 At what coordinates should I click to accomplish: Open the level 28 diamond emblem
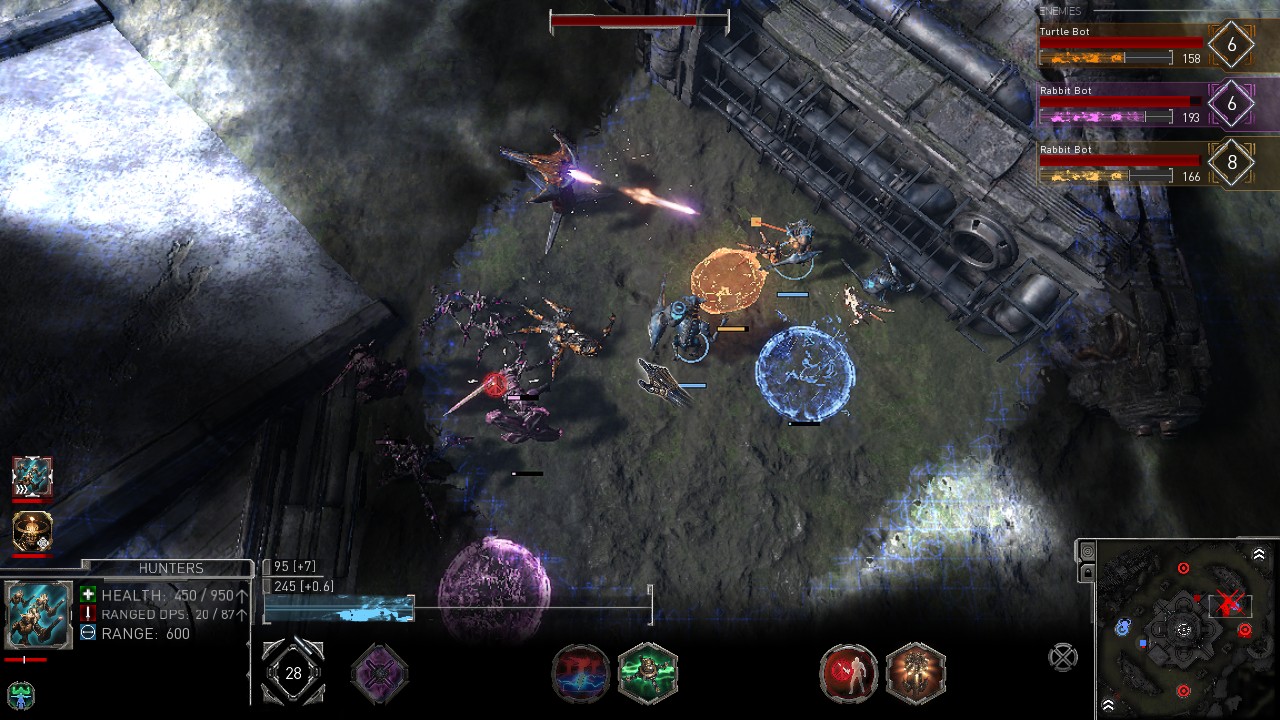click(x=293, y=673)
